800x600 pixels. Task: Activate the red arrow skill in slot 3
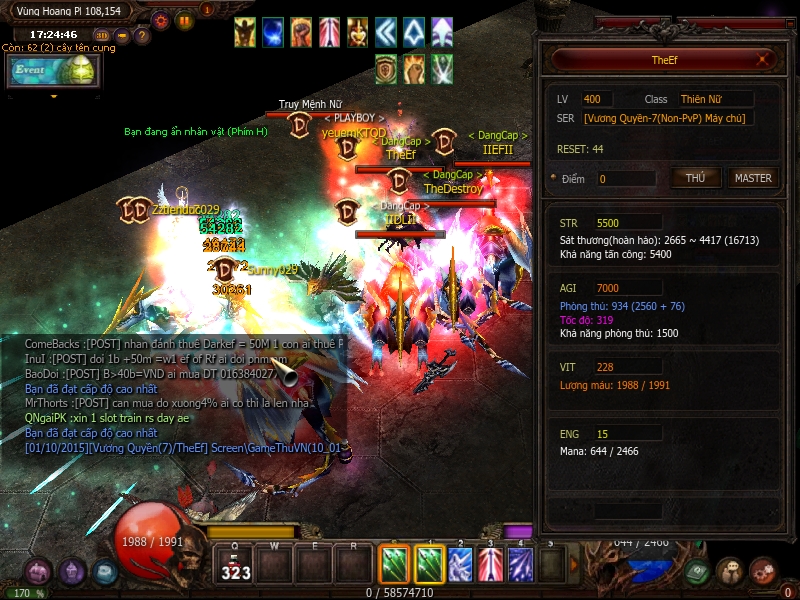pos(490,565)
